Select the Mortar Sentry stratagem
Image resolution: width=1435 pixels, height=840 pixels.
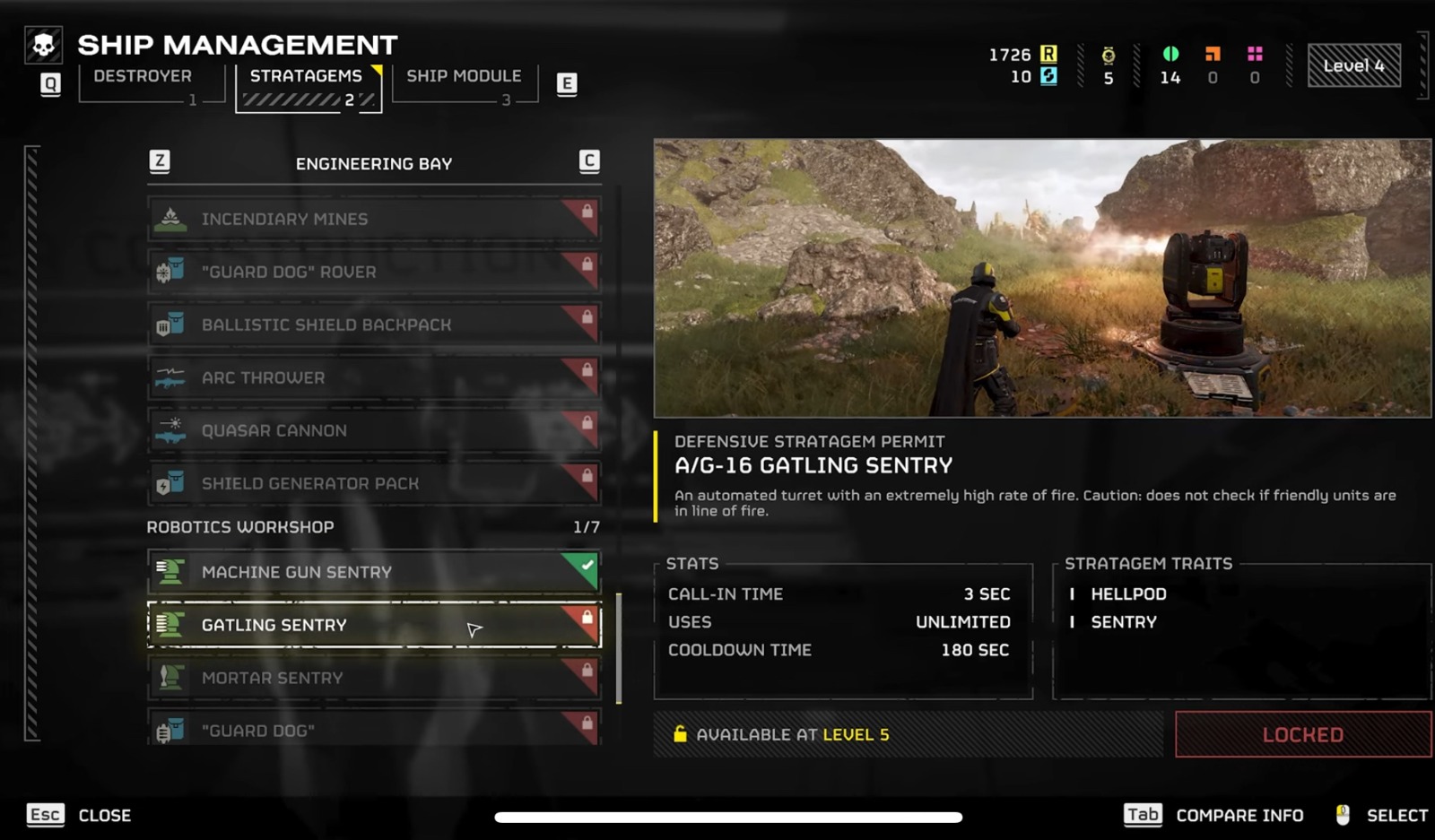click(x=374, y=678)
